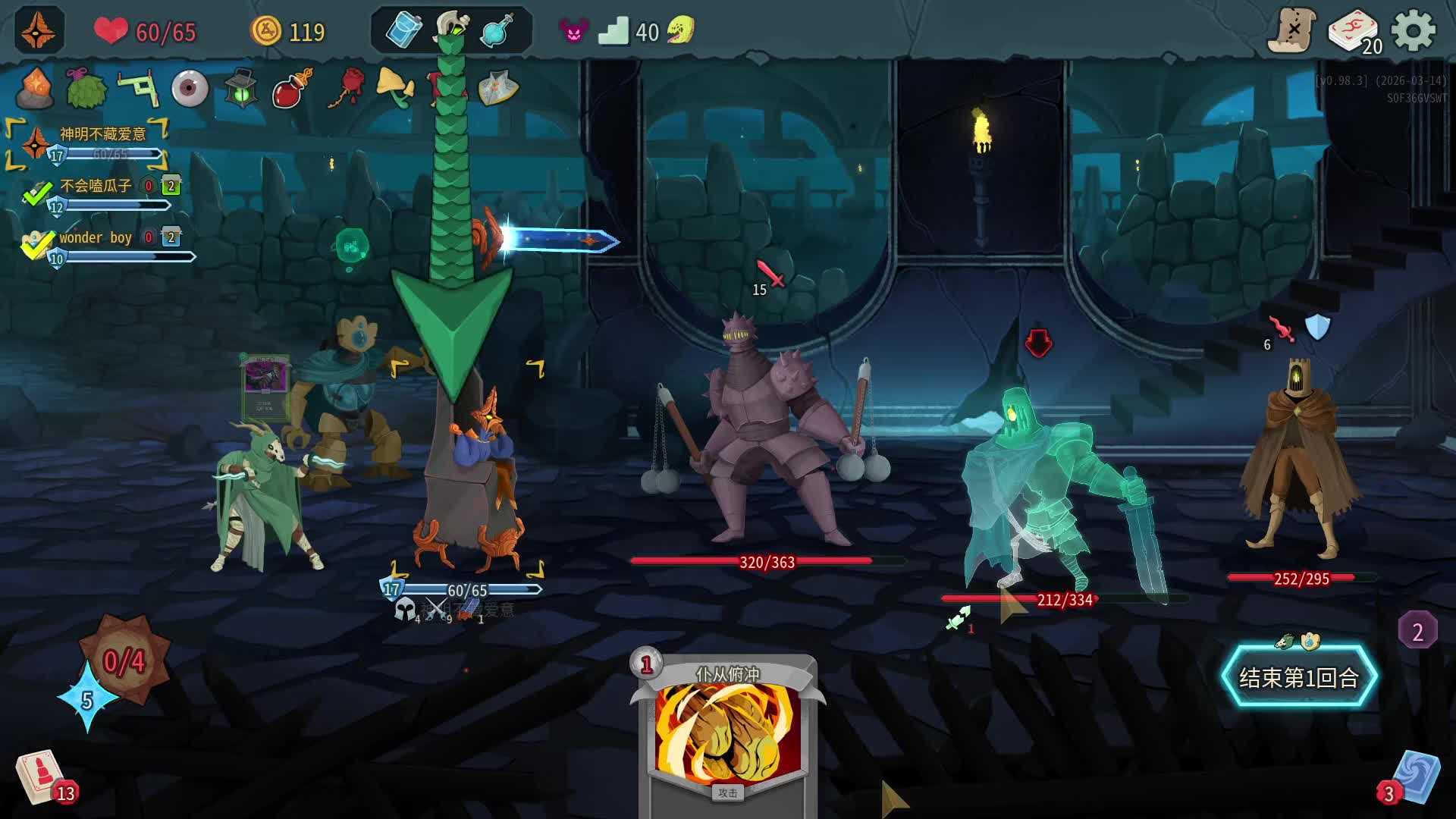Inspect the yellow mushroom relic

(x=395, y=87)
